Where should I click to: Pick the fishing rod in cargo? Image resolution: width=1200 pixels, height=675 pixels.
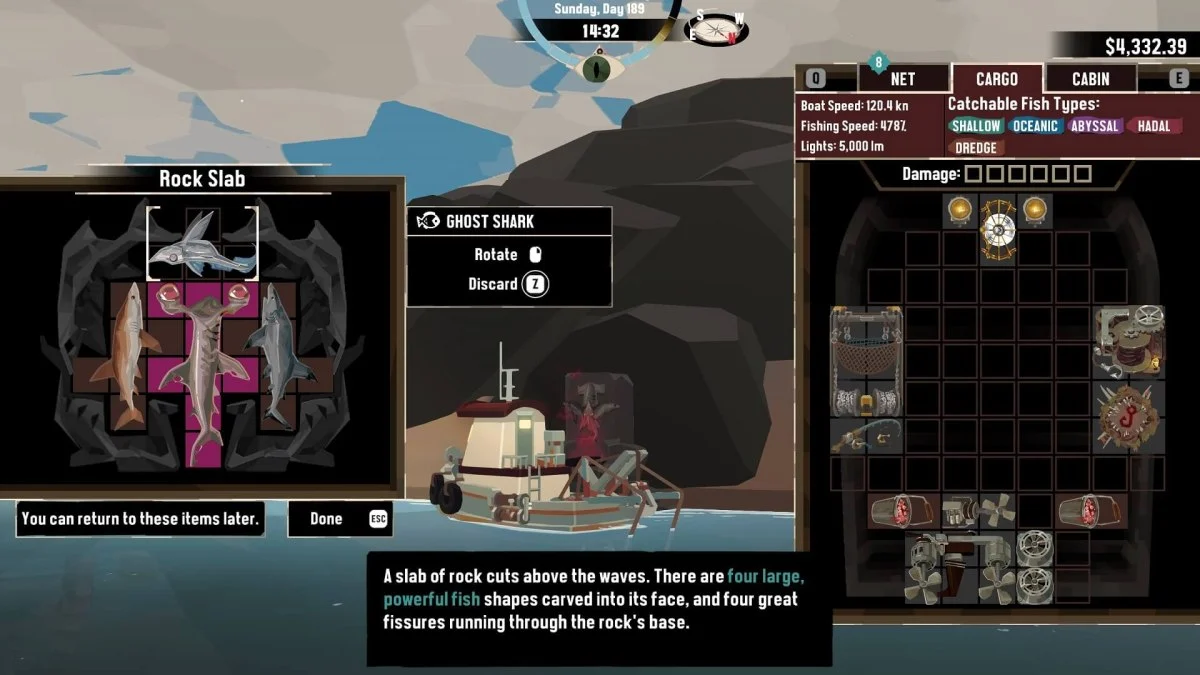(x=867, y=437)
